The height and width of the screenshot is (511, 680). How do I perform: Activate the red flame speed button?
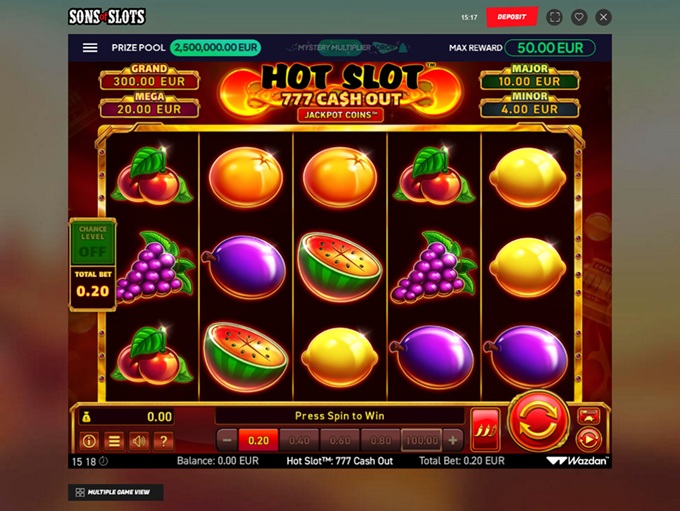click(x=486, y=429)
